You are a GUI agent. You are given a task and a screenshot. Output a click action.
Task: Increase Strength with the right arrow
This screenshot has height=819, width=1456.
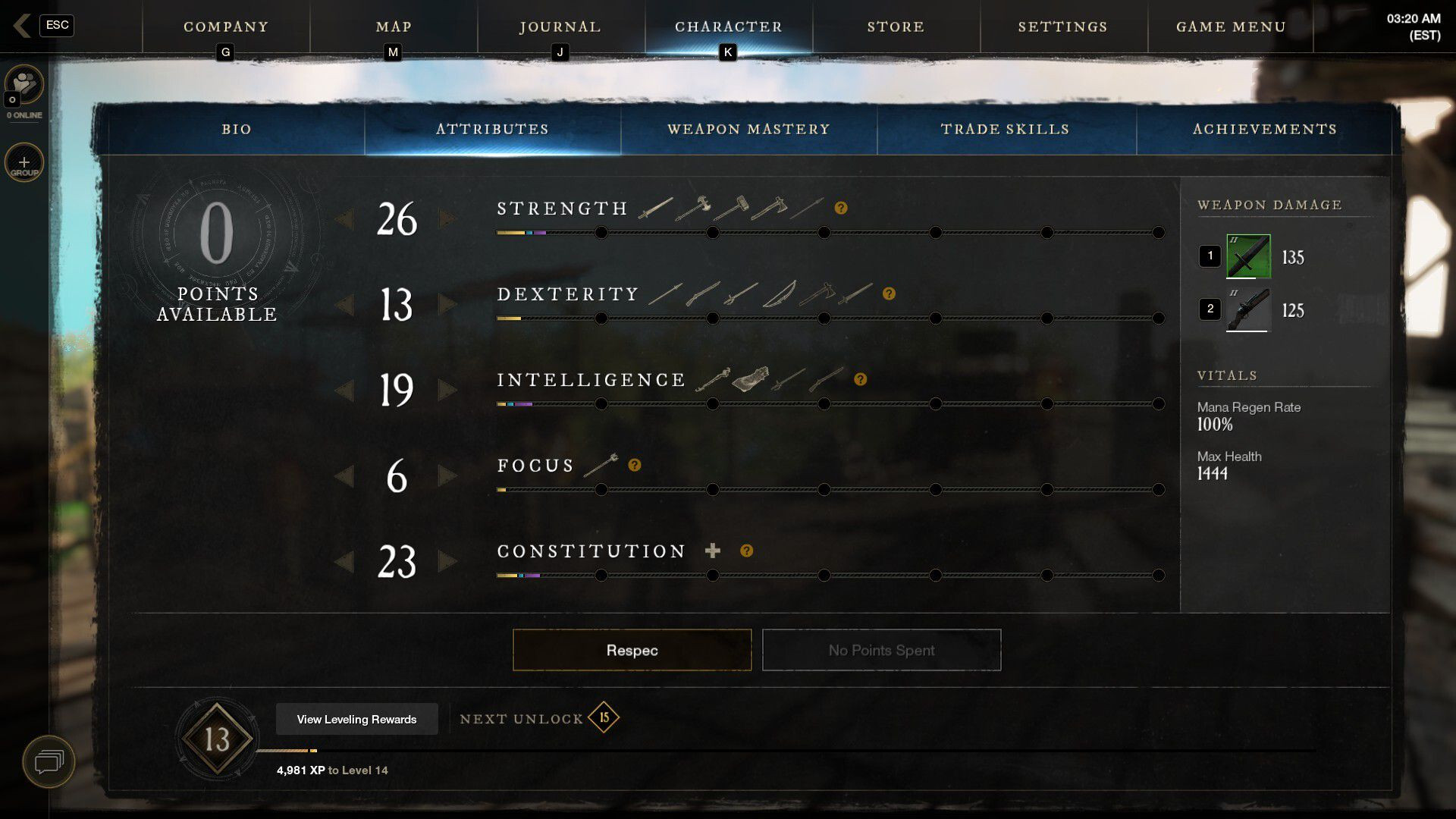coord(447,219)
